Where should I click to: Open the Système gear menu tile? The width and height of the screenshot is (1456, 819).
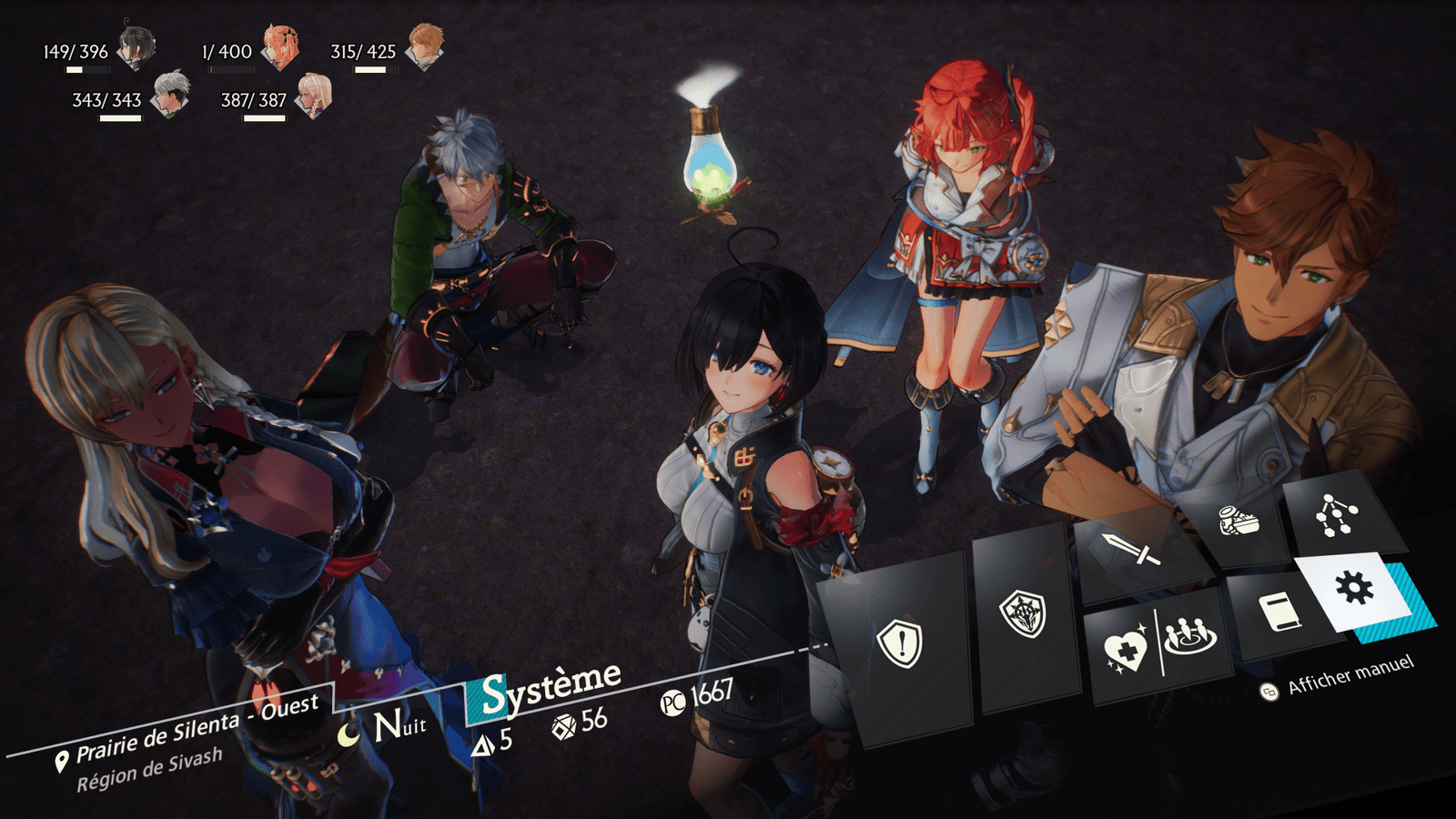[x=1353, y=589]
